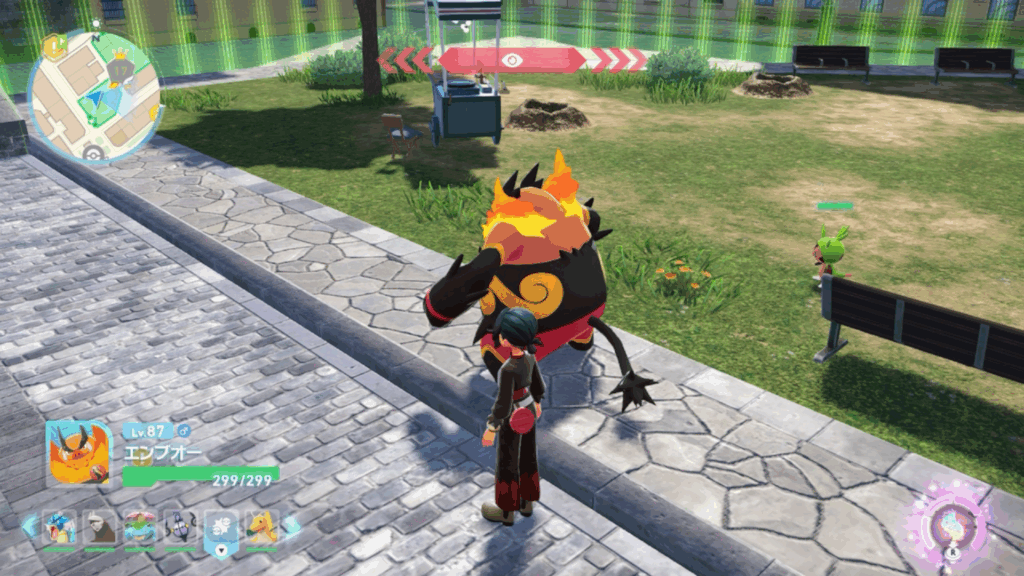Select the Chandelure party slot

click(x=180, y=528)
